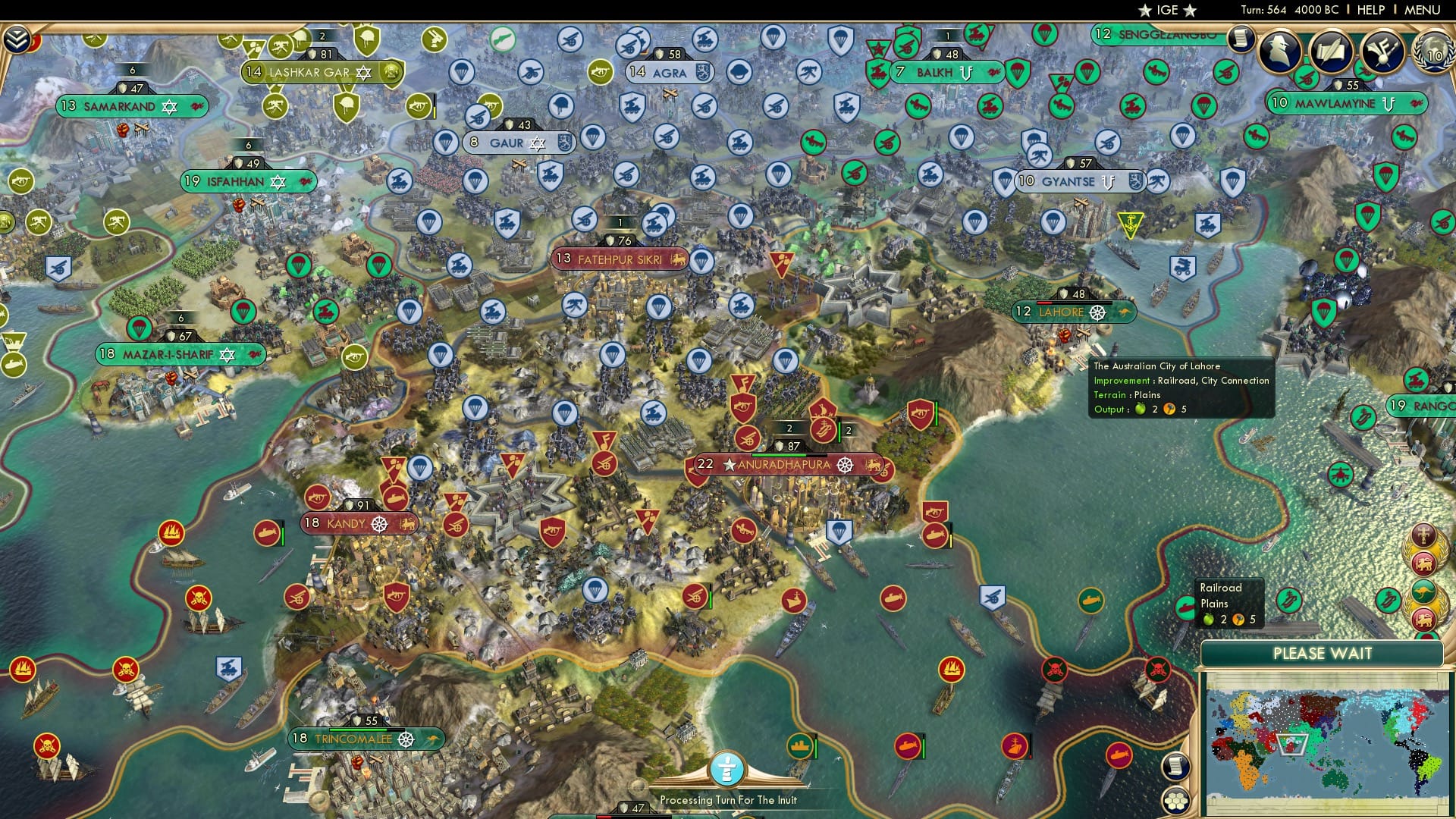Image resolution: width=1456 pixels, height=819 pixels.
Task: Open the notification log scroll beside the minimap
Action: pyautogui.click(x=1176, y=767)
